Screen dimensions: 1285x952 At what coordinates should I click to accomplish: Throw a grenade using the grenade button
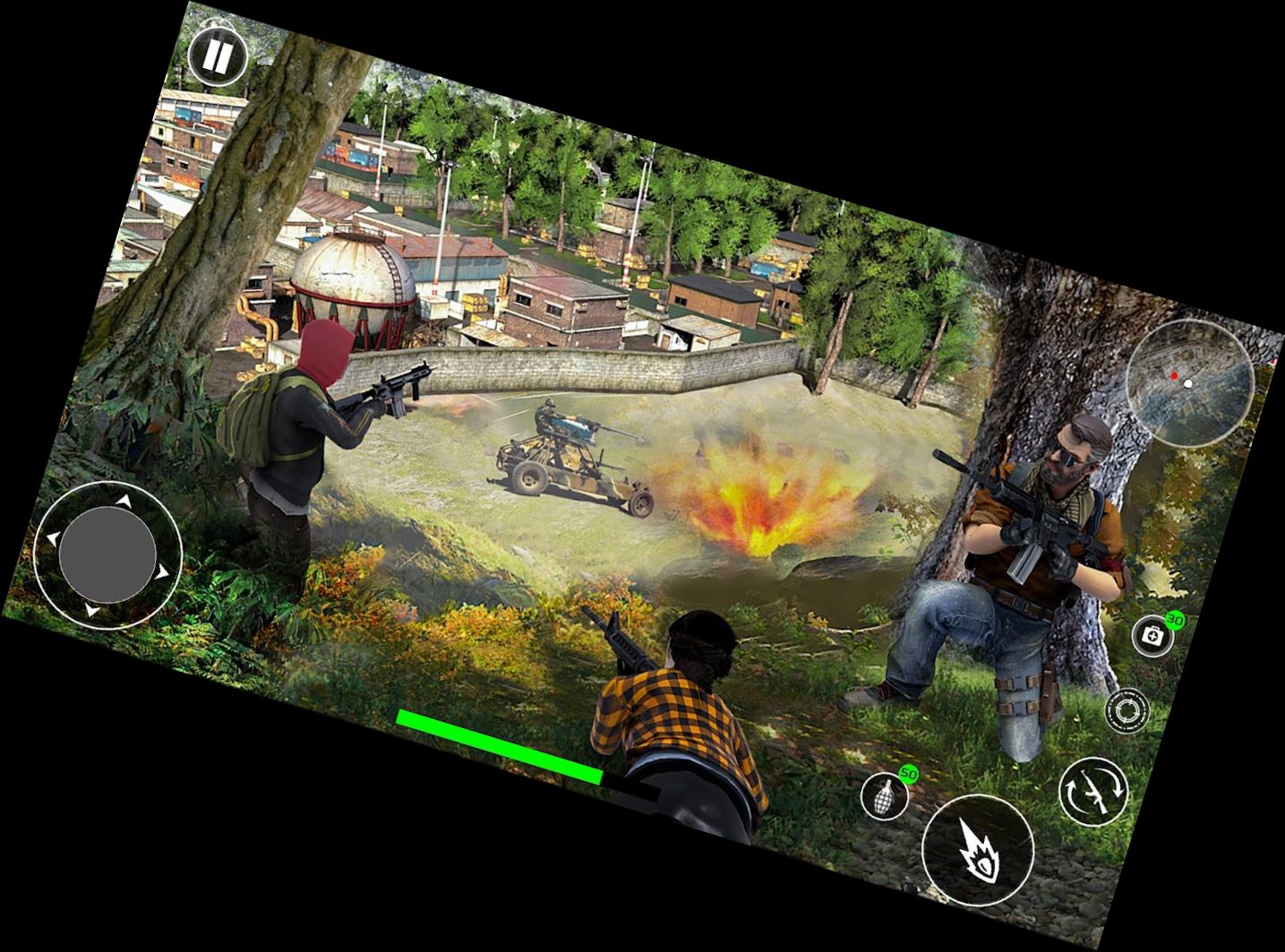click(x=885, y=795)
